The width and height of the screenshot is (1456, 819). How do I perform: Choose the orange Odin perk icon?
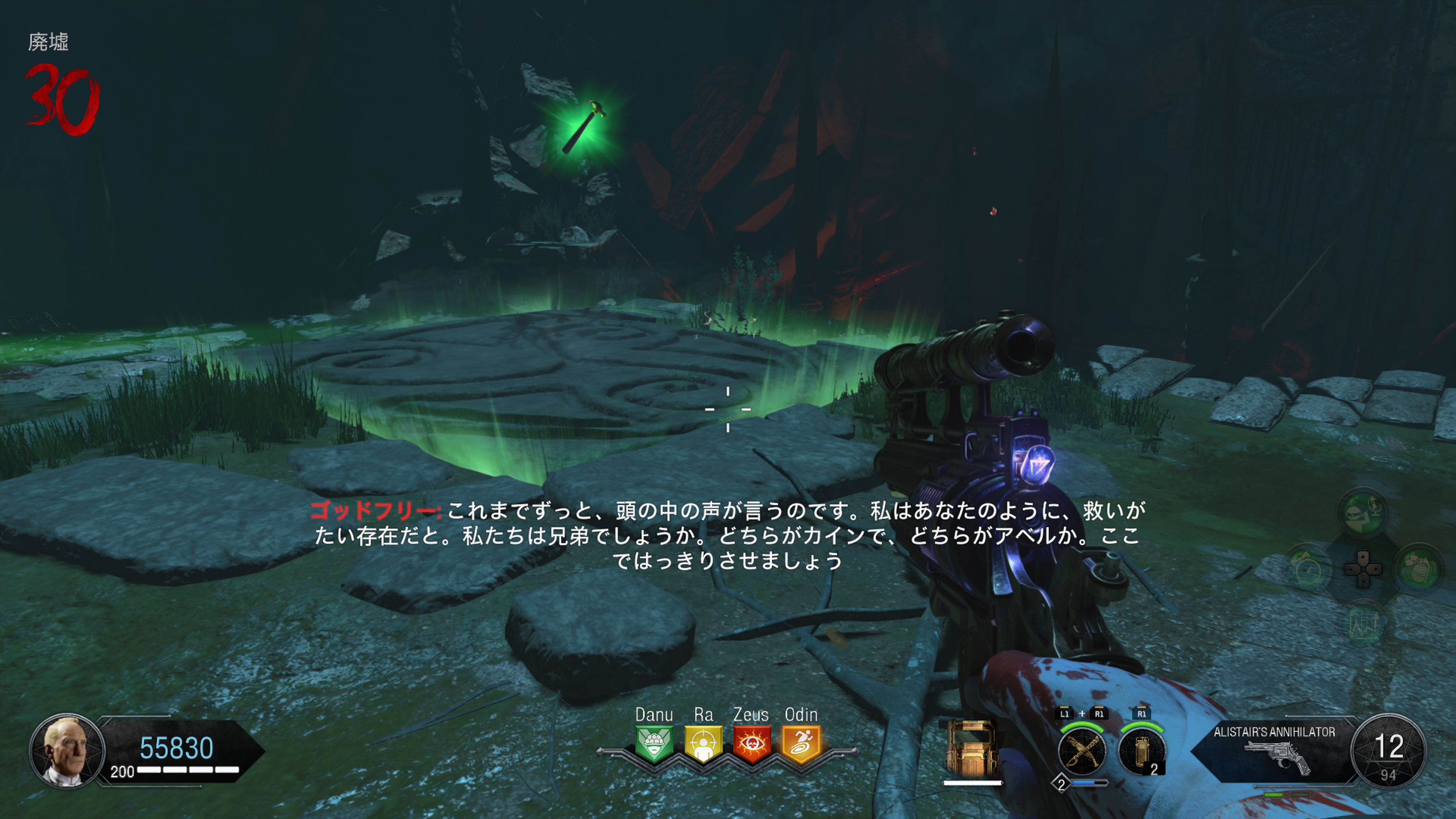click(x=801, y=744)
